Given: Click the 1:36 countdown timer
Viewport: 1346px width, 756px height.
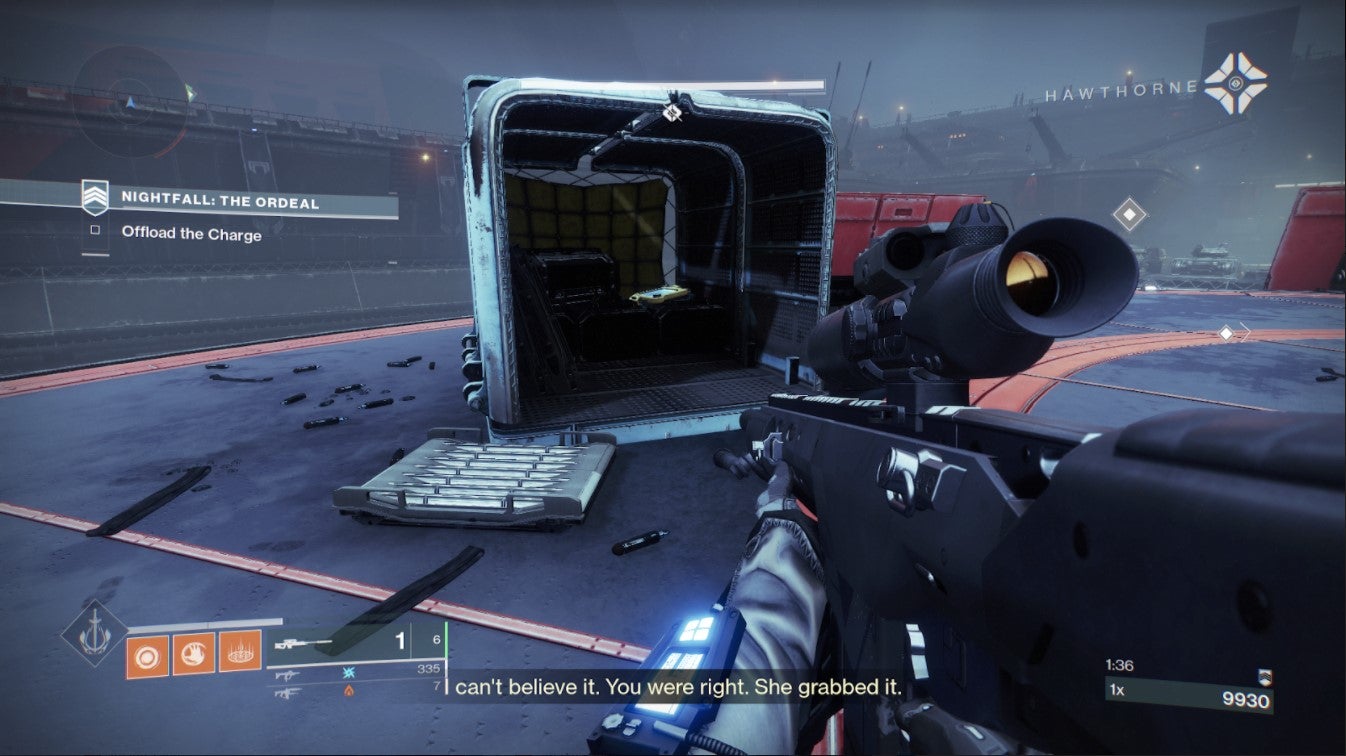Looking at the screenshot, I should point(1118,664).
